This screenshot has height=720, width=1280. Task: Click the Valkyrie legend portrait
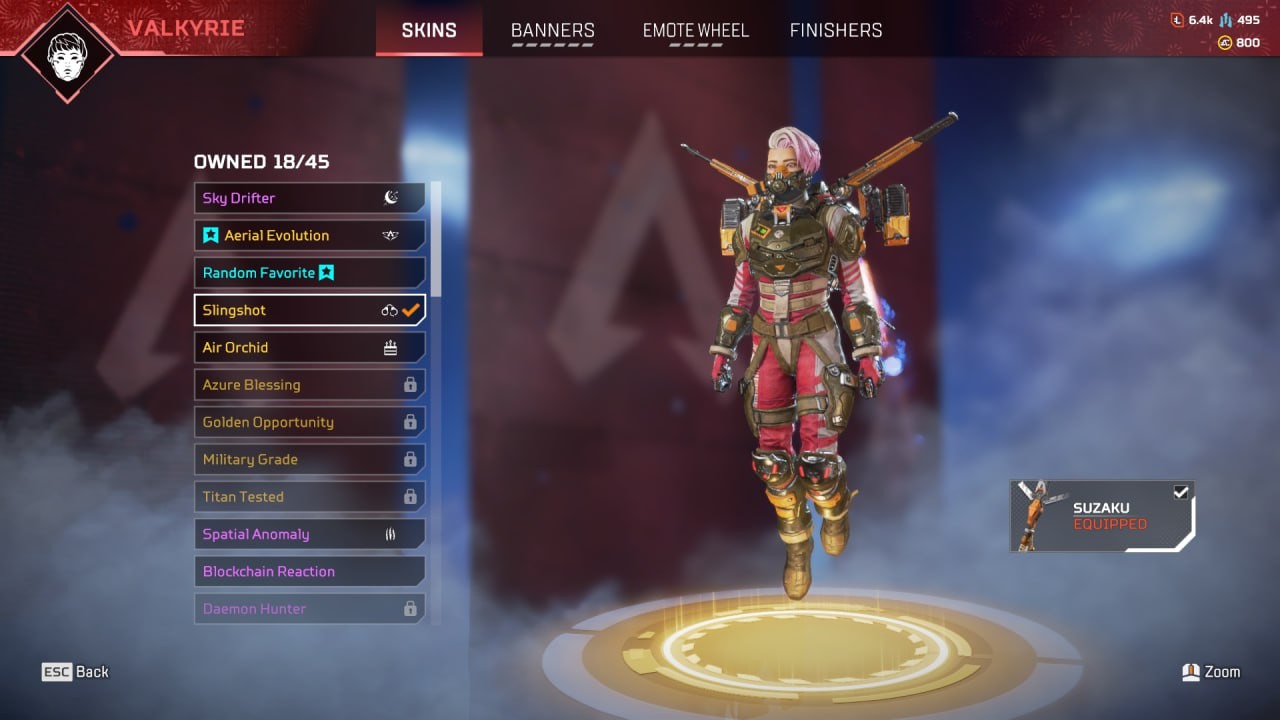tap(68, 52)
